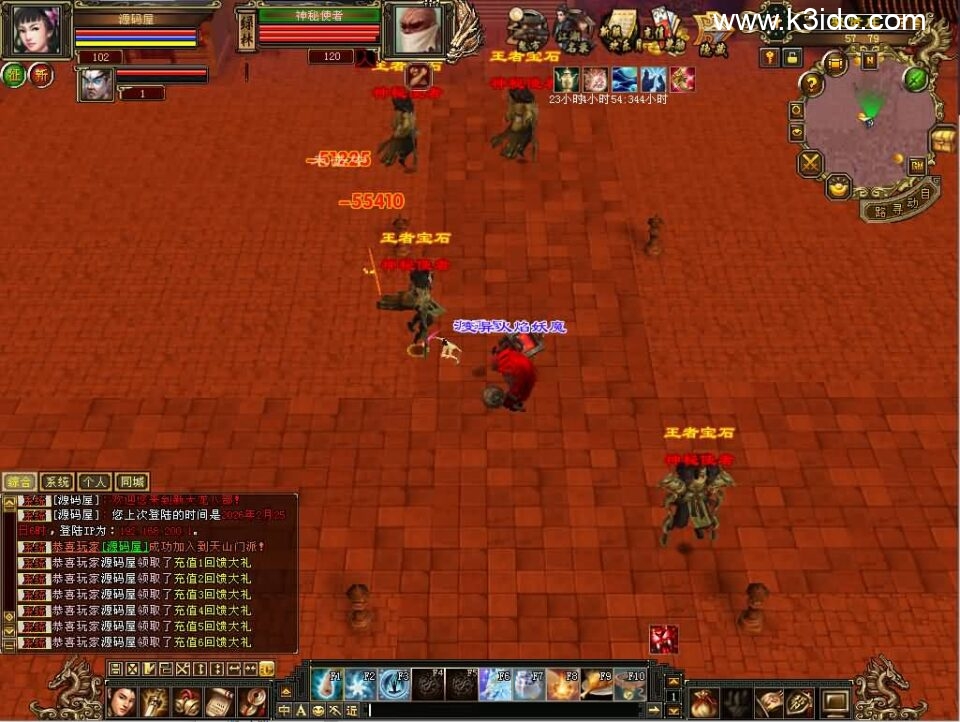This screenshot has height=722, width=960.
Task: Click the chat text input field
Action: 500,710
